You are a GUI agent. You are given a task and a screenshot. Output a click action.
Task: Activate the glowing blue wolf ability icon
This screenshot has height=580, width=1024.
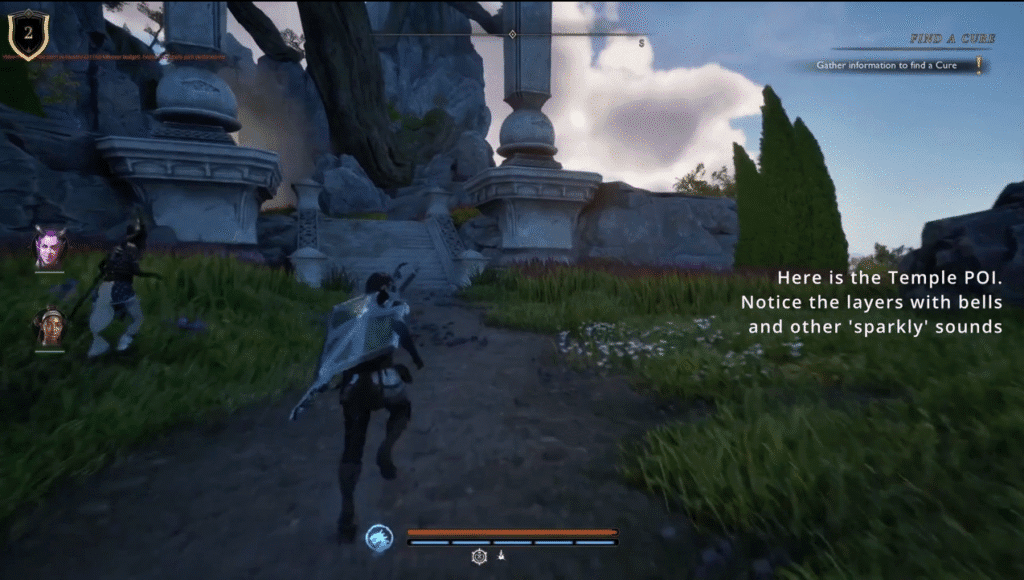tap(379, 538)
